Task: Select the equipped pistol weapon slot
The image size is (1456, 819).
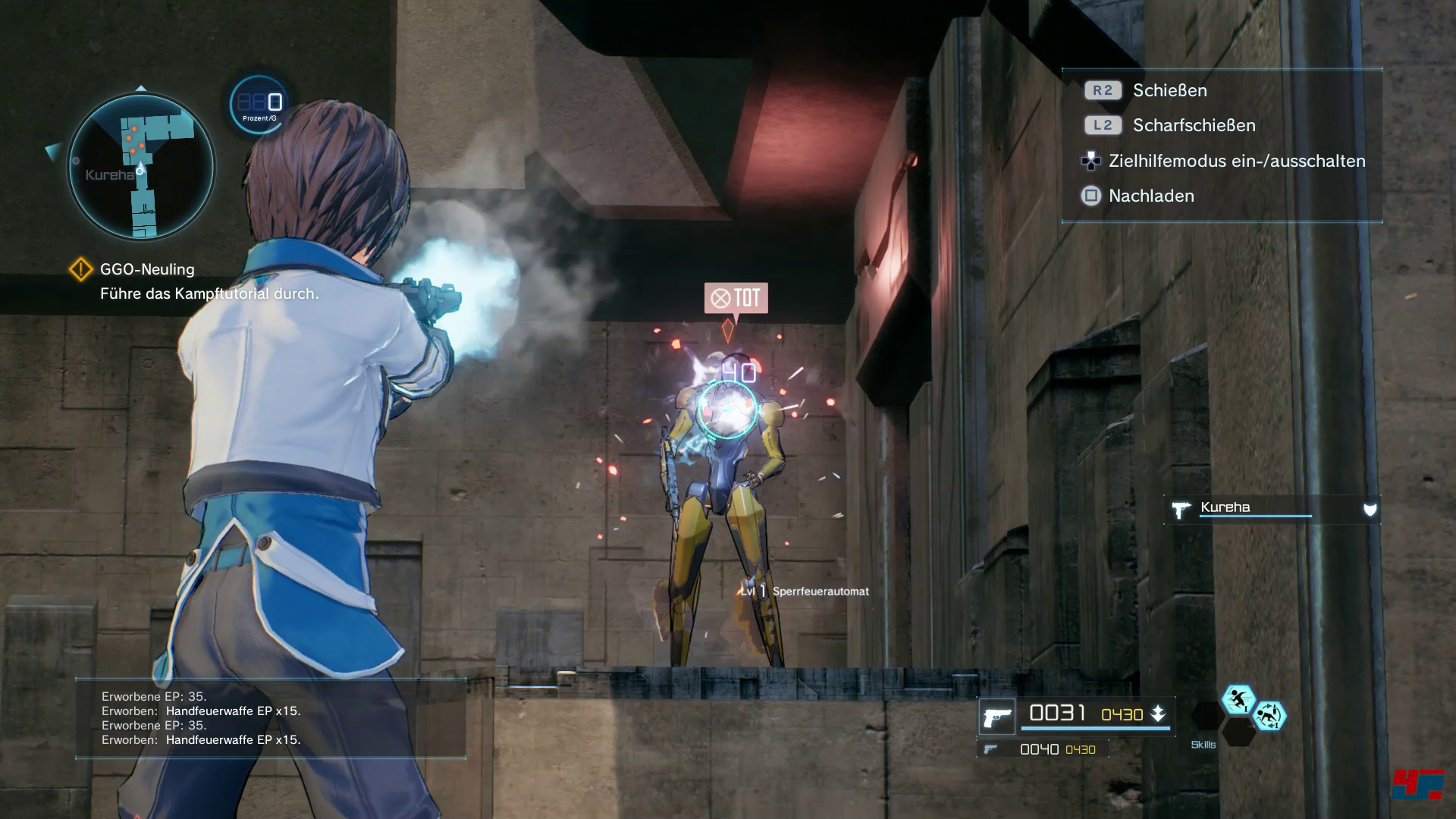Action: (x=996, y=716)
